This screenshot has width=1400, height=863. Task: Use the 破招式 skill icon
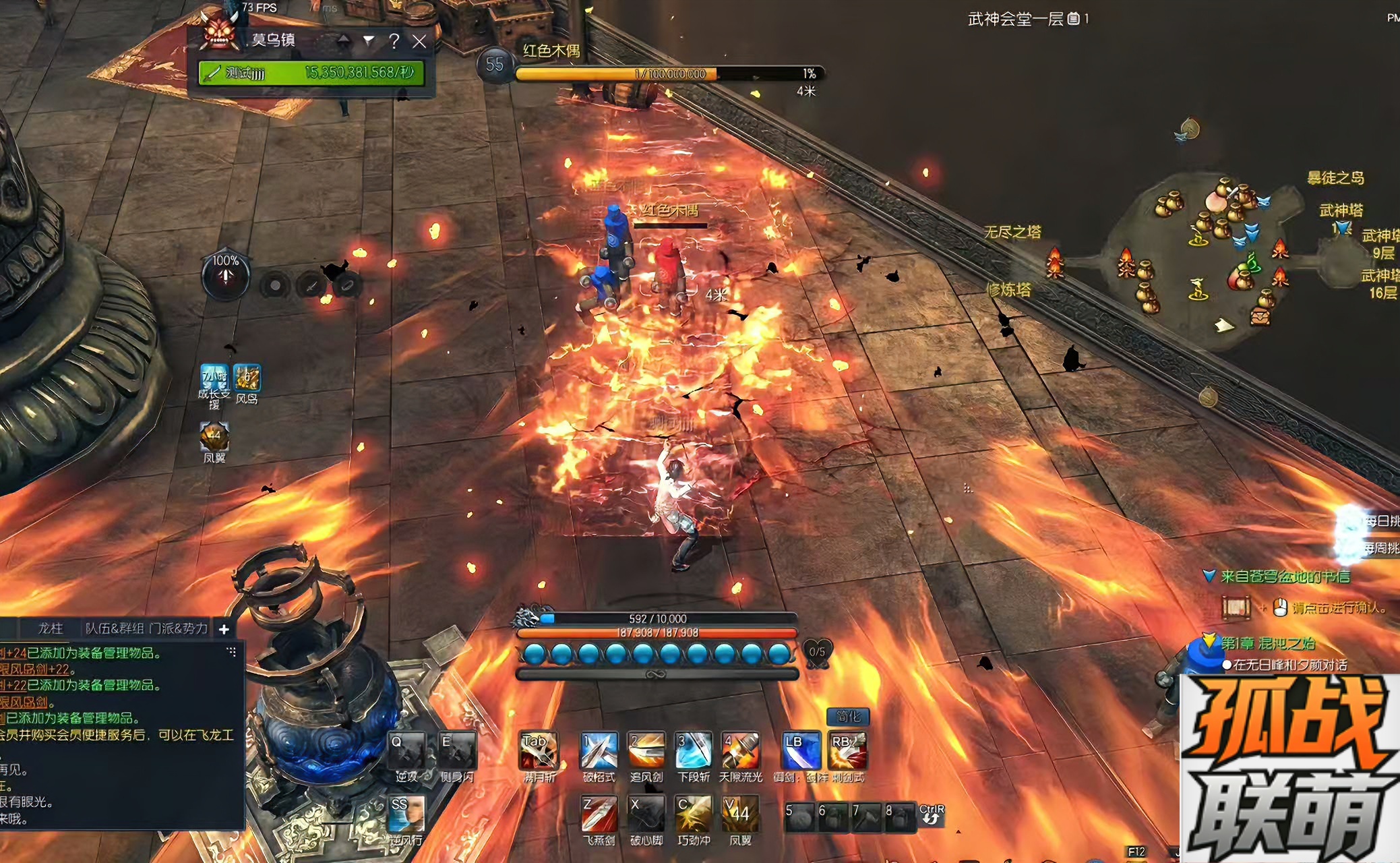point(599,751)
